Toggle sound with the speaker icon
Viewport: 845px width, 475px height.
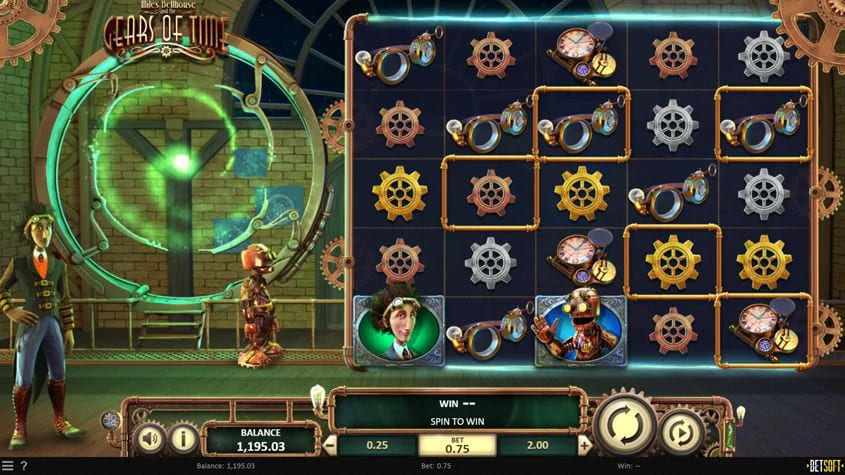pyautogui.click(x=150, y=438)
